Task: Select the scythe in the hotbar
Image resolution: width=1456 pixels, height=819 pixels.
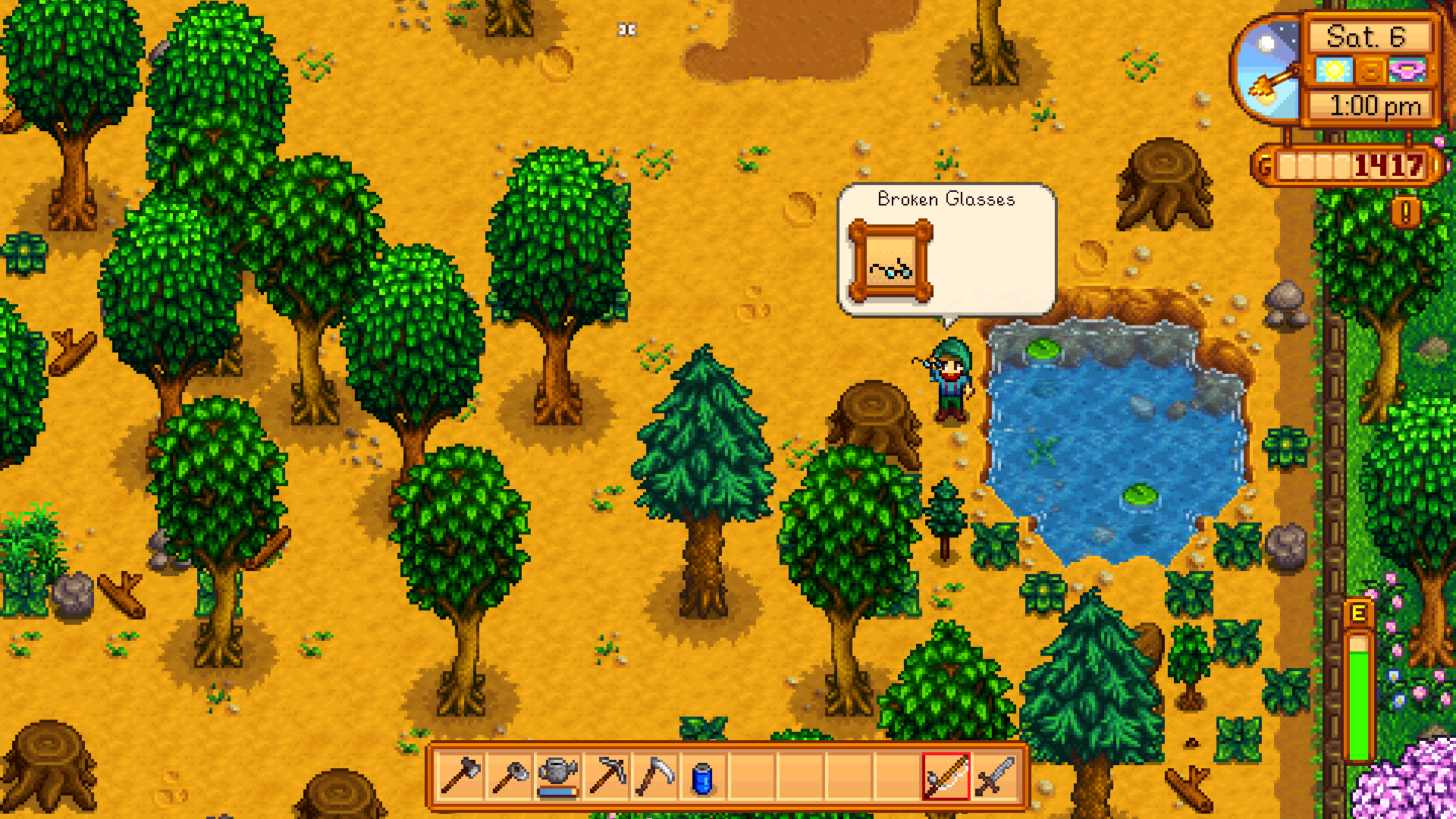Action: click(655, 777)
